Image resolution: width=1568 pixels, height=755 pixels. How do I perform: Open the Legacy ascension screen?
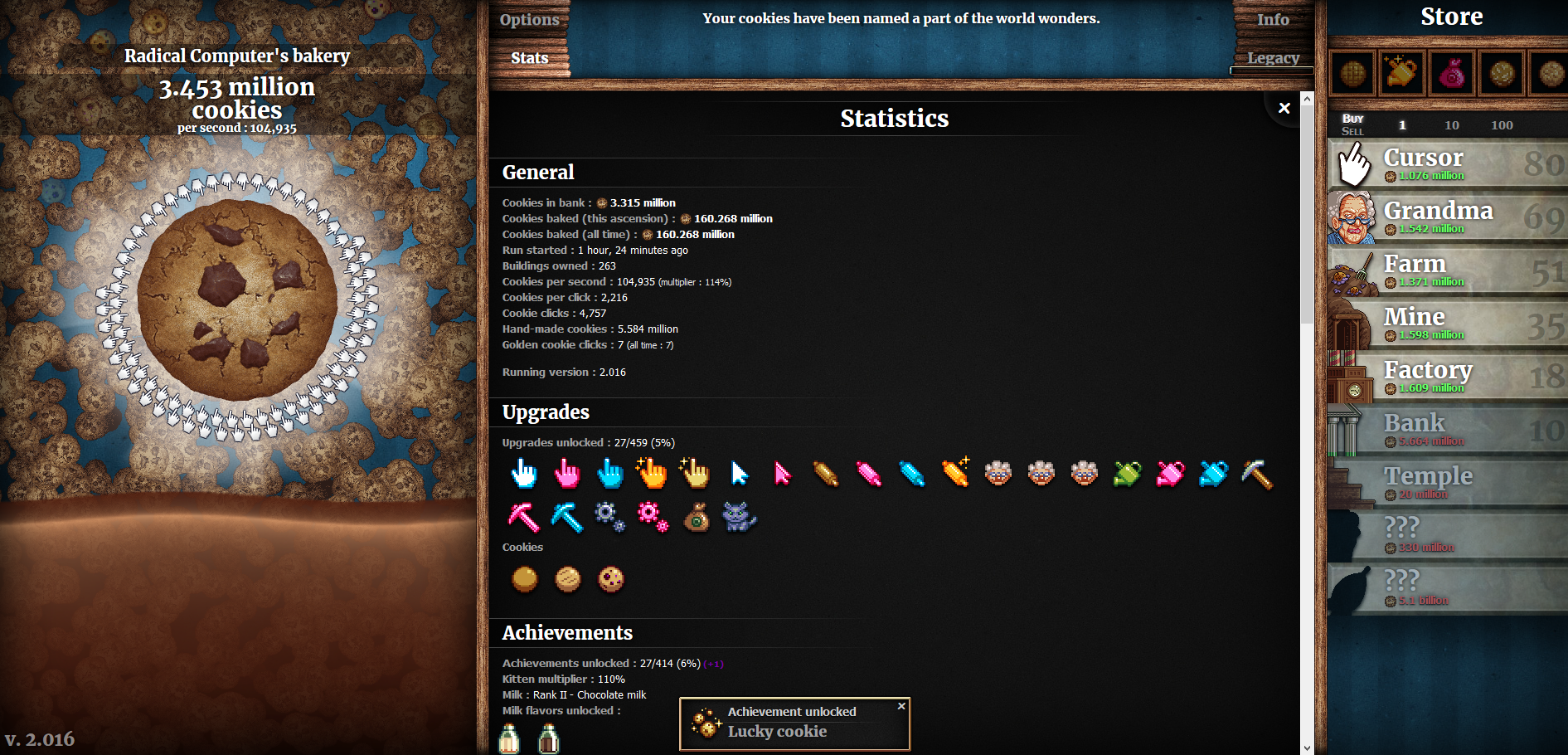click(1273, 58)
